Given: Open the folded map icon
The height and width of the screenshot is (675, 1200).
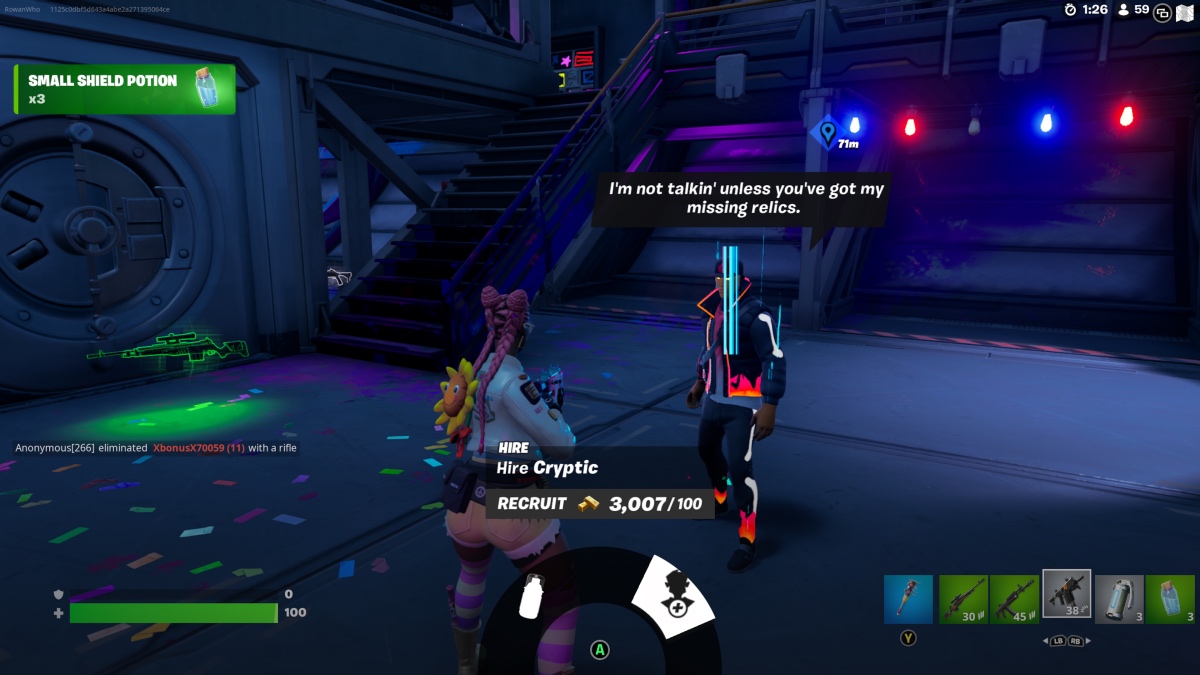Looking at the screenshot, I should (1185, 12).
